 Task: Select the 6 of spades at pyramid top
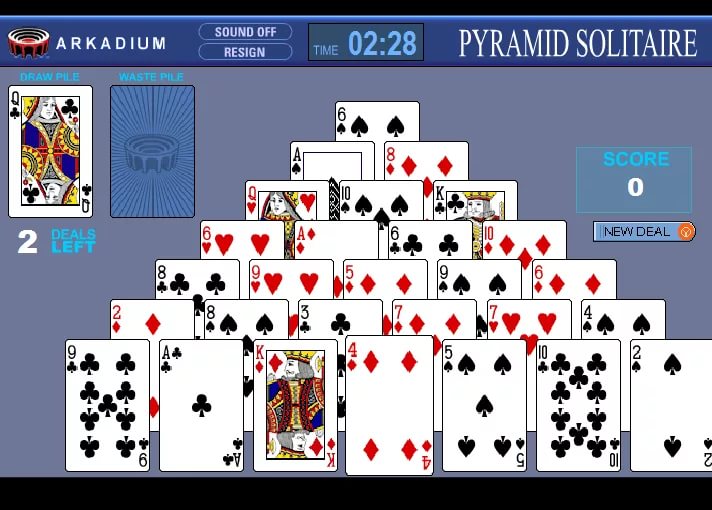click(377, 122)
